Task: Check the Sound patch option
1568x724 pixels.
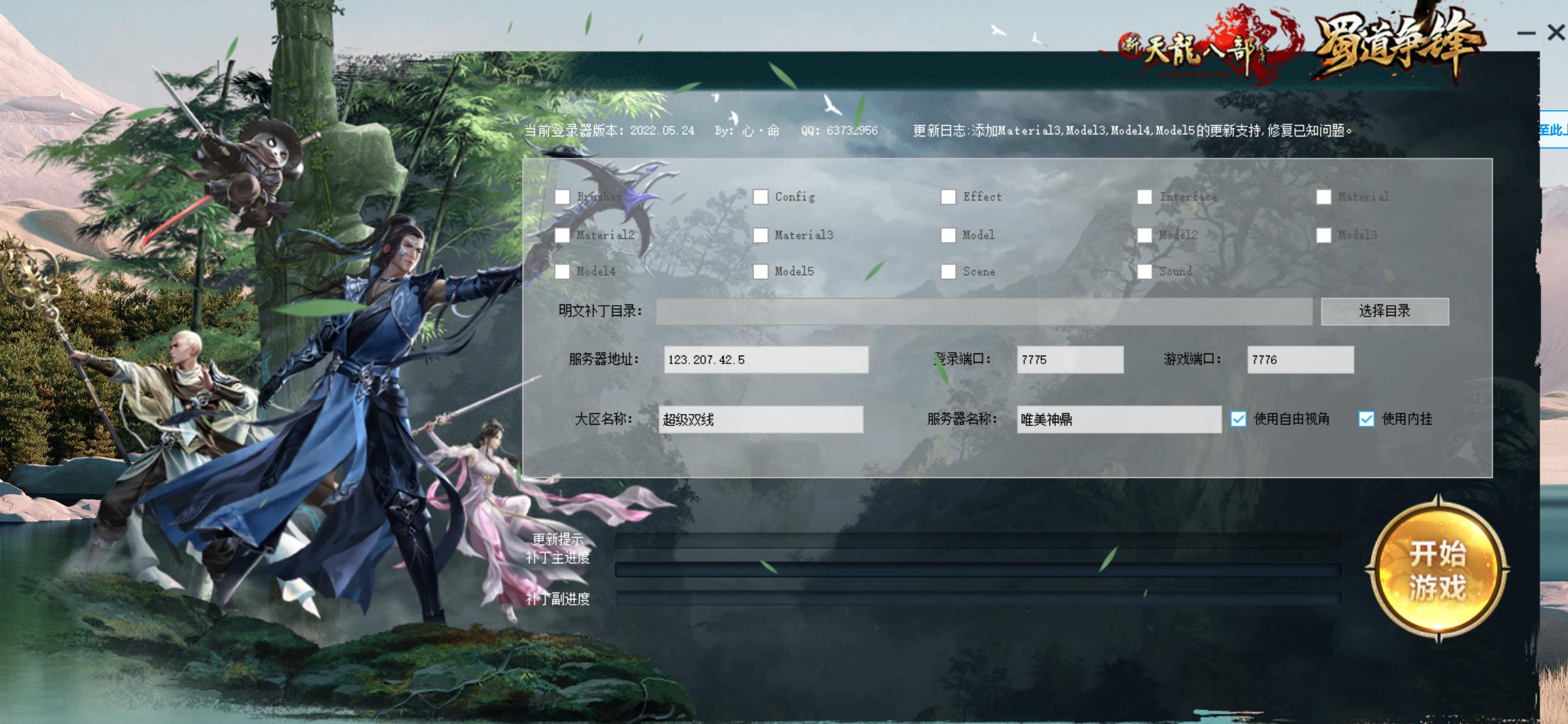Action: [x=1145, y=272]
